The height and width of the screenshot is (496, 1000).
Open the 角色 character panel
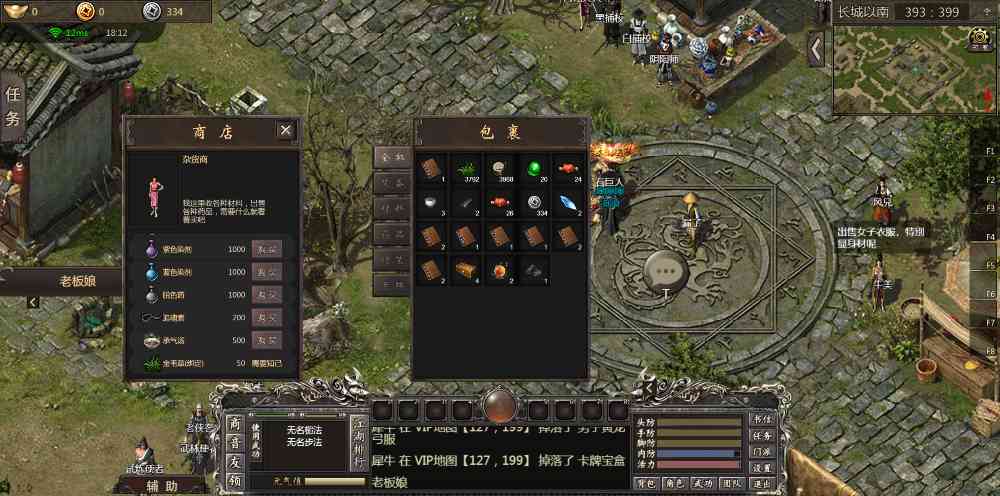(675, 483)
